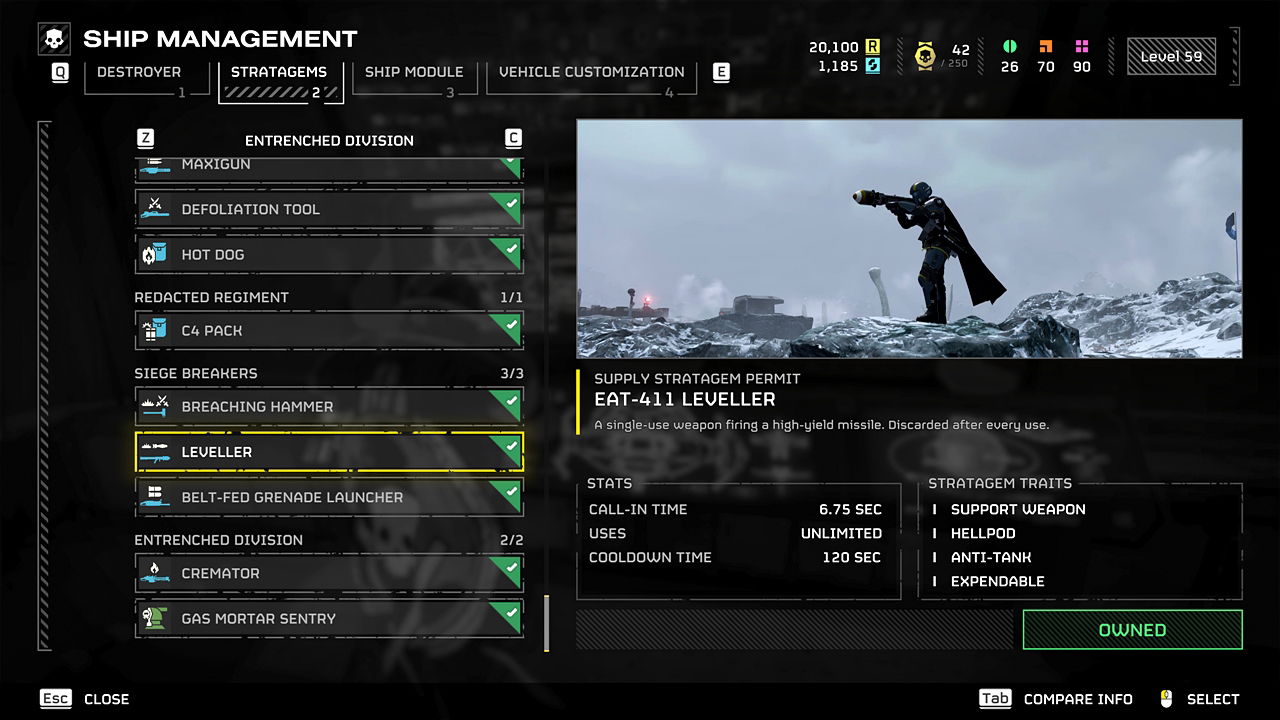Pick the C4 Pack stratagem

pyautogui.click(x=329, y=330)
